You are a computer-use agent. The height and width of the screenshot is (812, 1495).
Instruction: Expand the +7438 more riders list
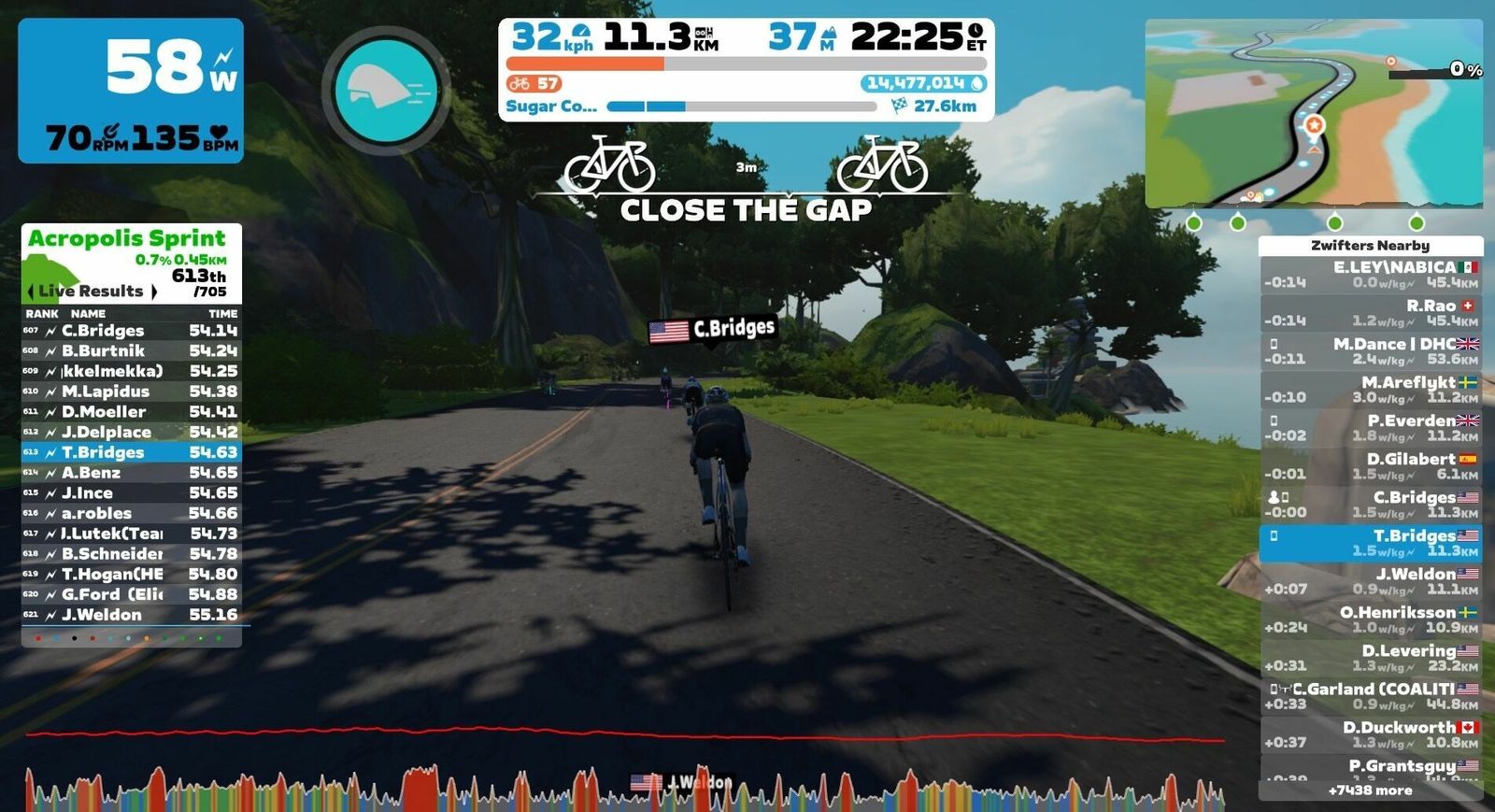click(x=1370, y=791)
